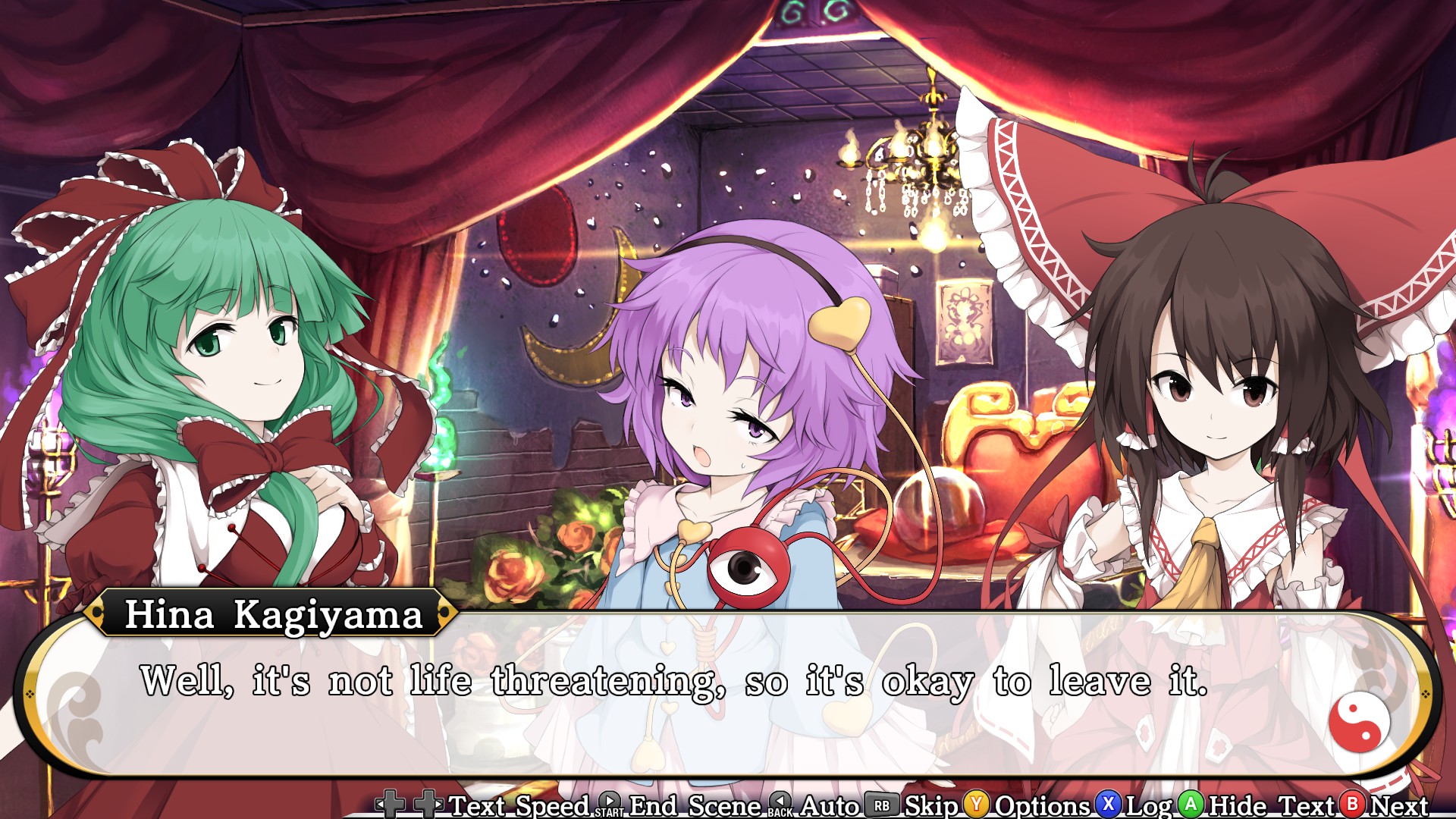Advance dialogue via the yin-yang indicator
Viewport: 1456px width, 819px height.
[x=1359, y=721]
